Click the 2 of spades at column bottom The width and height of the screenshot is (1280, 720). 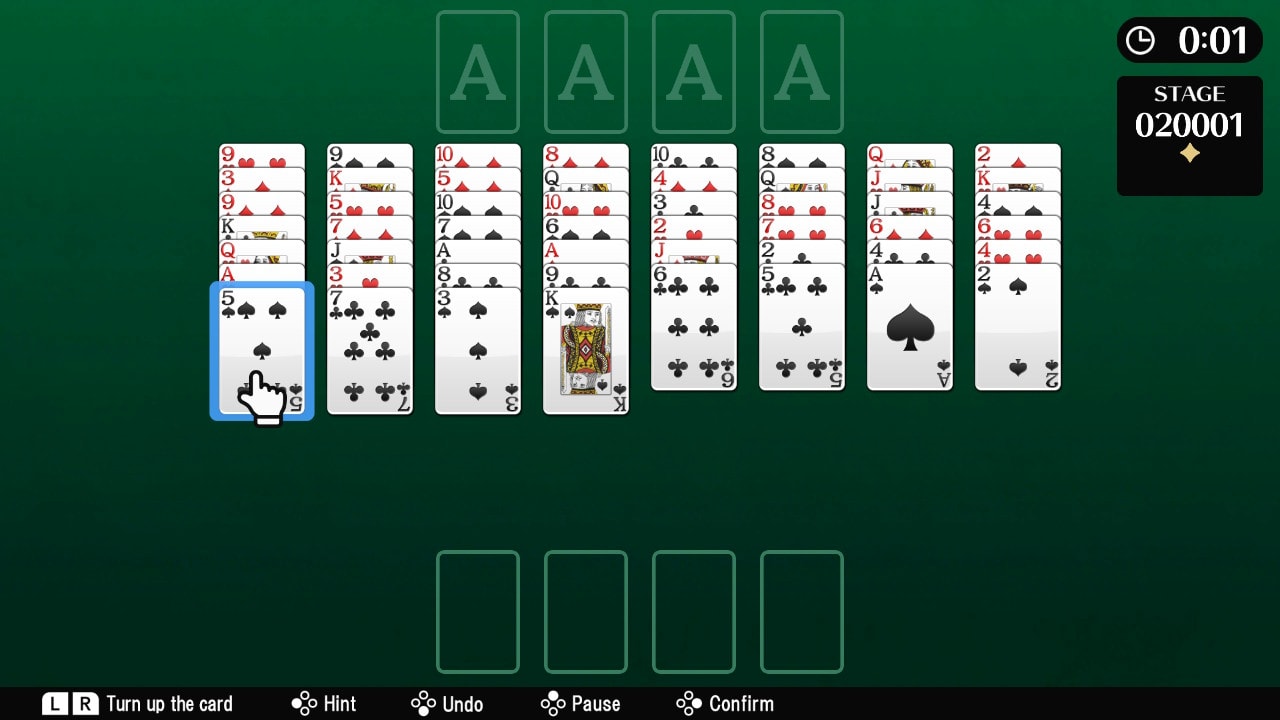(x=1017, y=330)
